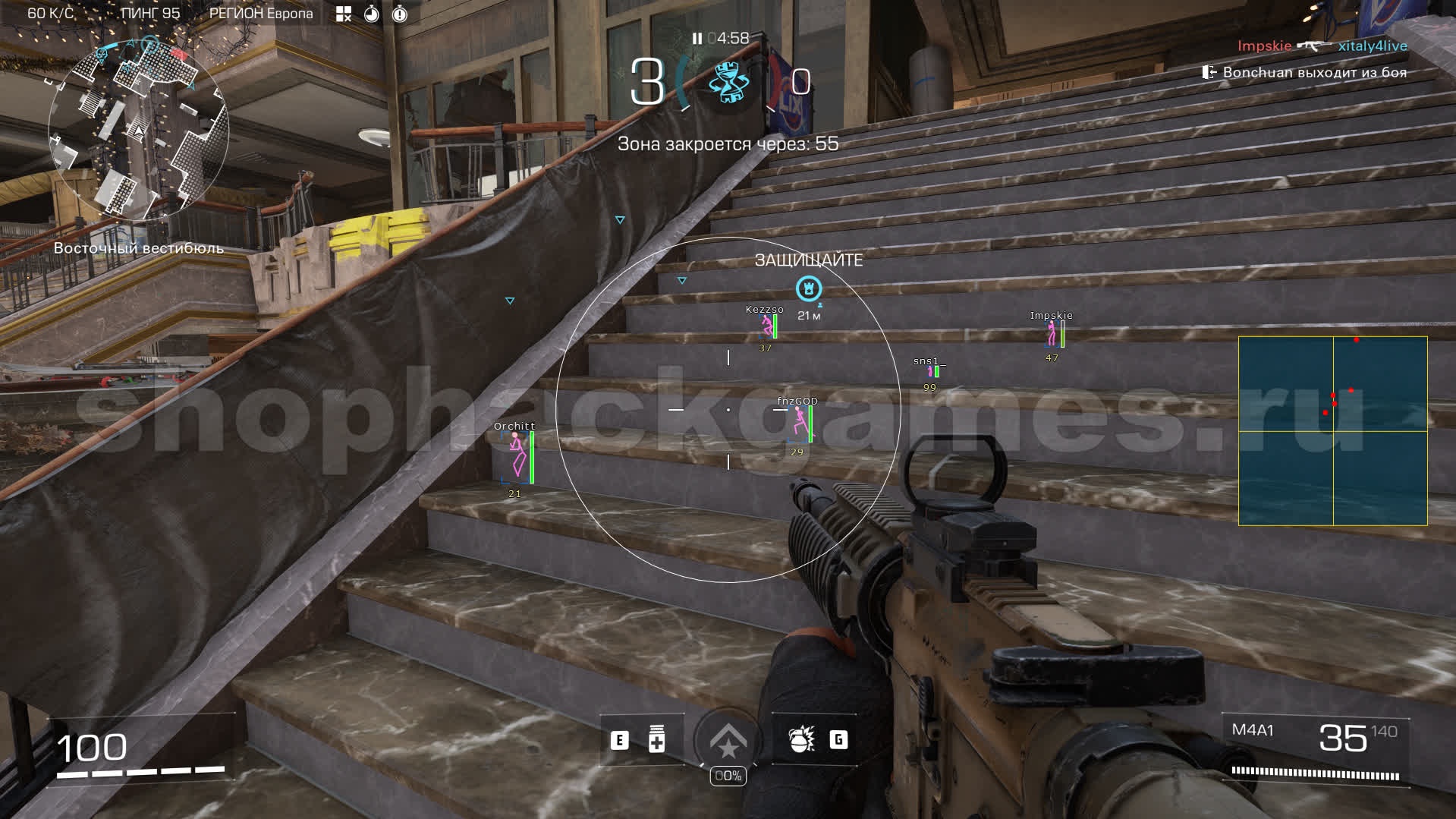Click the grid icon beside the region text
Image resolution: width=1456 pixels, height=819 pixels.
coord(344,14)
